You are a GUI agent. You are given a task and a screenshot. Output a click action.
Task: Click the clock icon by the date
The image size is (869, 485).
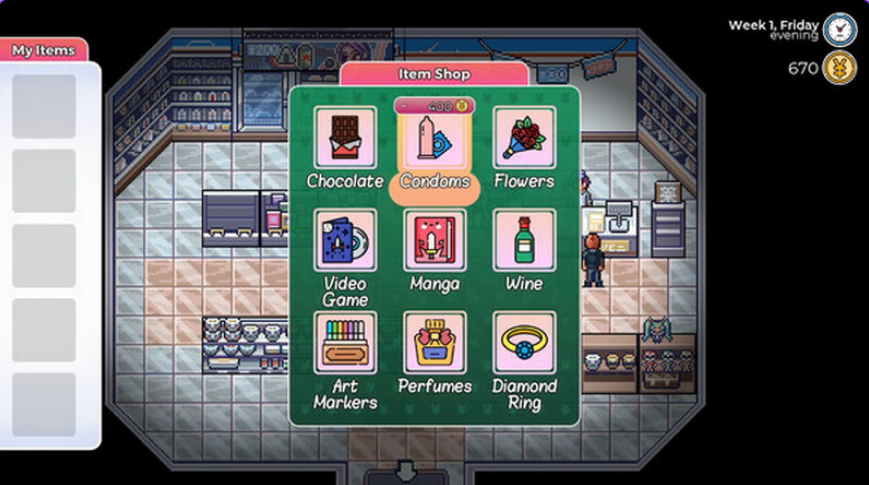[839, 29]
